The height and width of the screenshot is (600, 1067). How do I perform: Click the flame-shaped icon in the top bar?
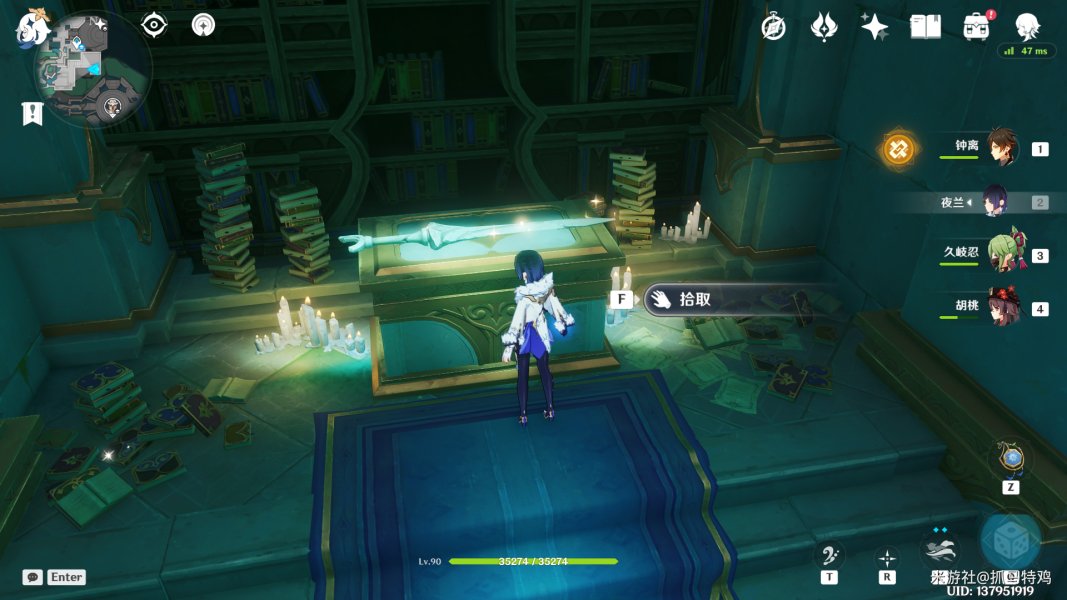click(824, 27)
